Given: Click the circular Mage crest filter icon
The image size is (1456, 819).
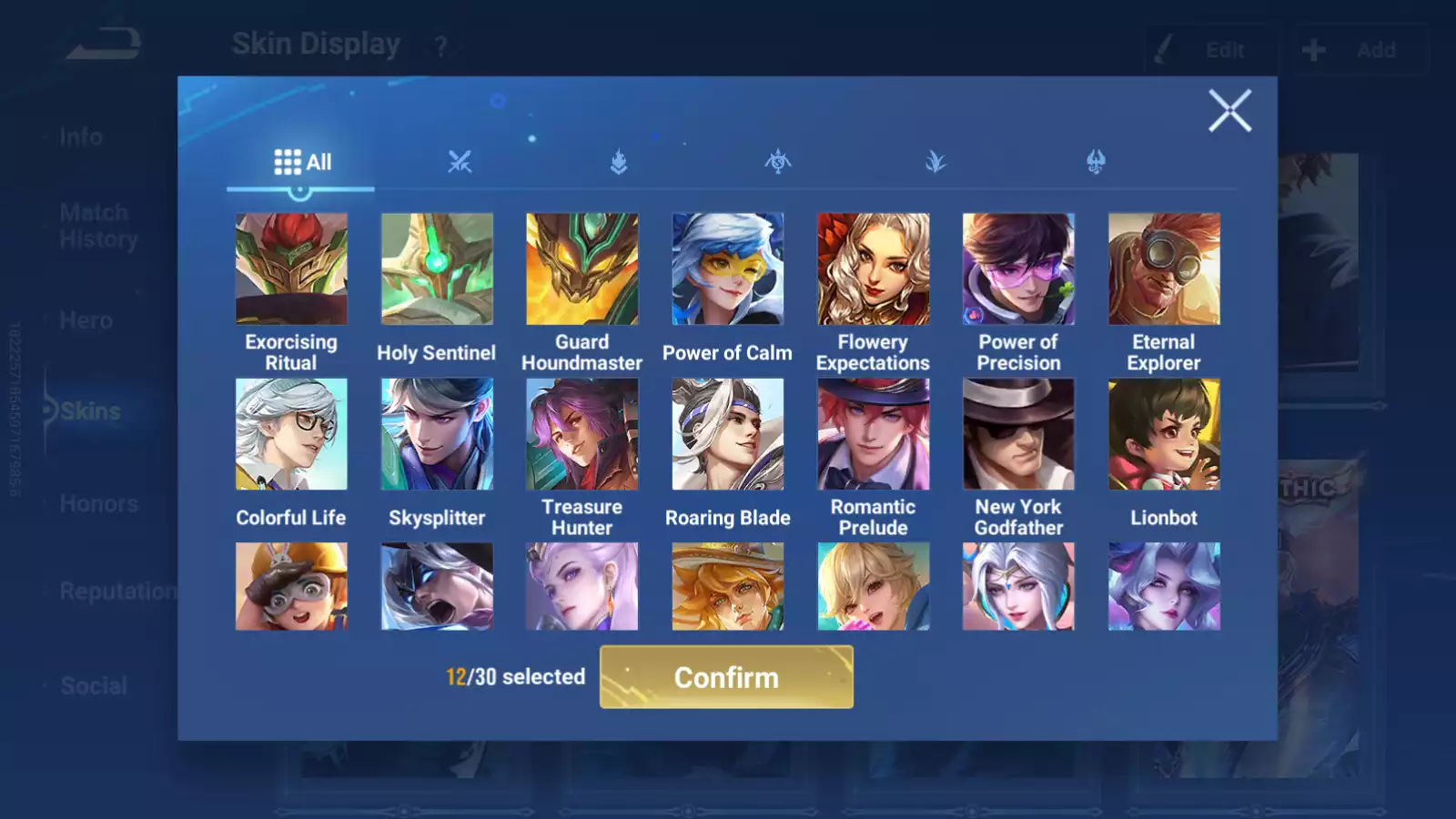Looking at the screenshot, I should click(x=776, y=162).
